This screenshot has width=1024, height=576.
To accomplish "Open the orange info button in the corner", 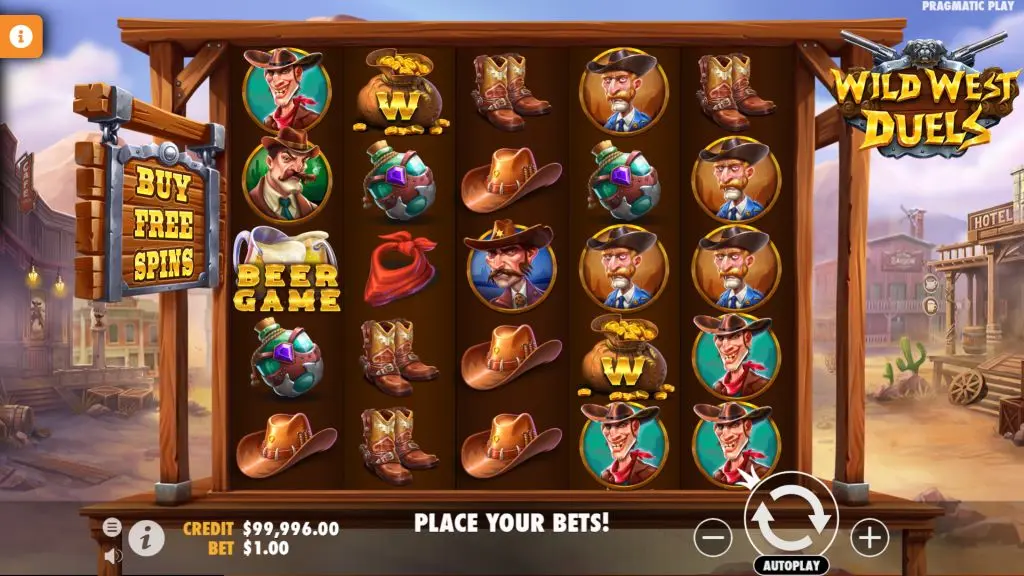I will click(22, 37).
